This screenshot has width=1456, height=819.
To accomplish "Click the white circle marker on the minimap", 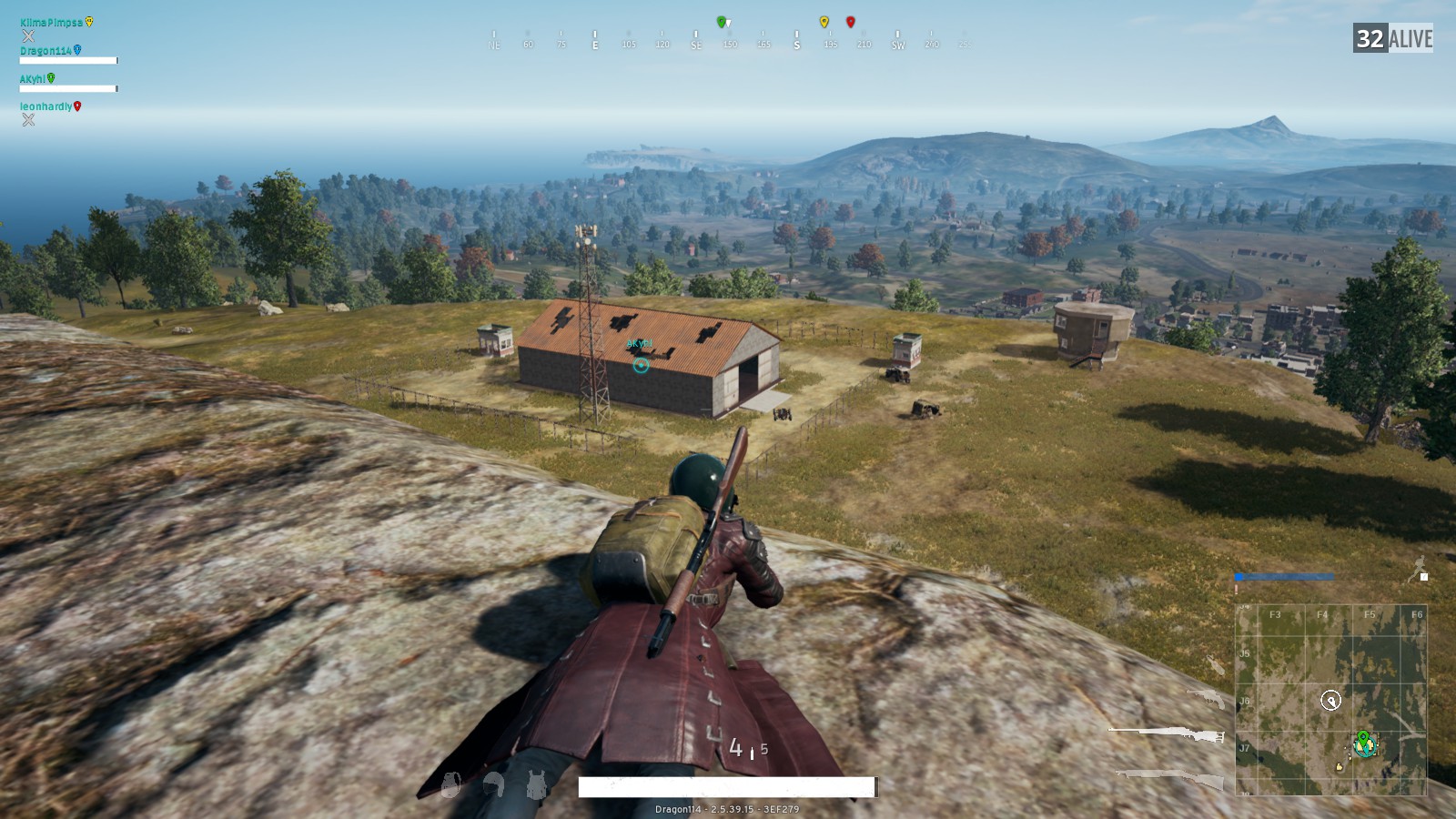I will [1330, 700].
